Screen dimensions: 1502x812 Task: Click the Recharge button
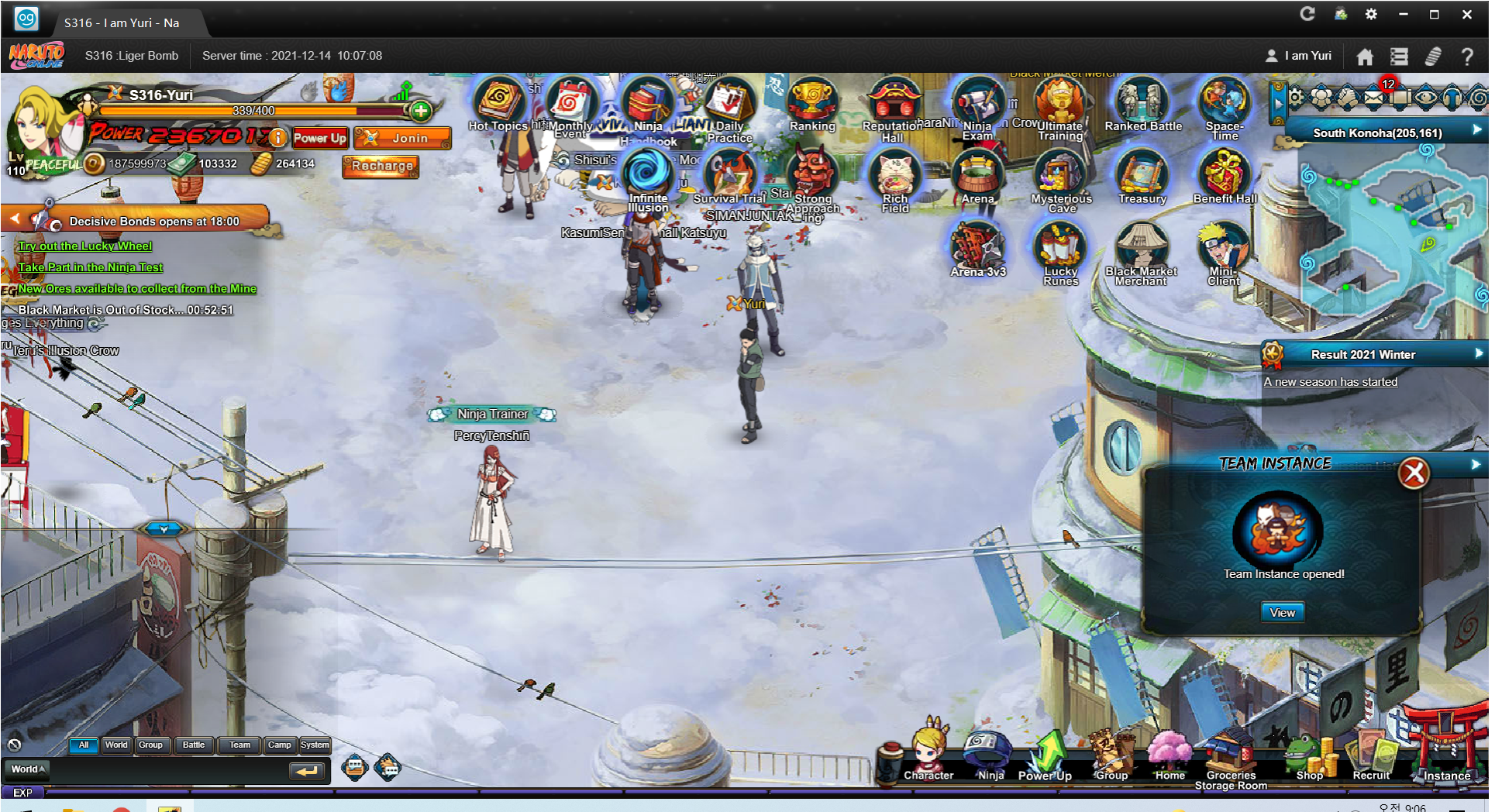381,166
